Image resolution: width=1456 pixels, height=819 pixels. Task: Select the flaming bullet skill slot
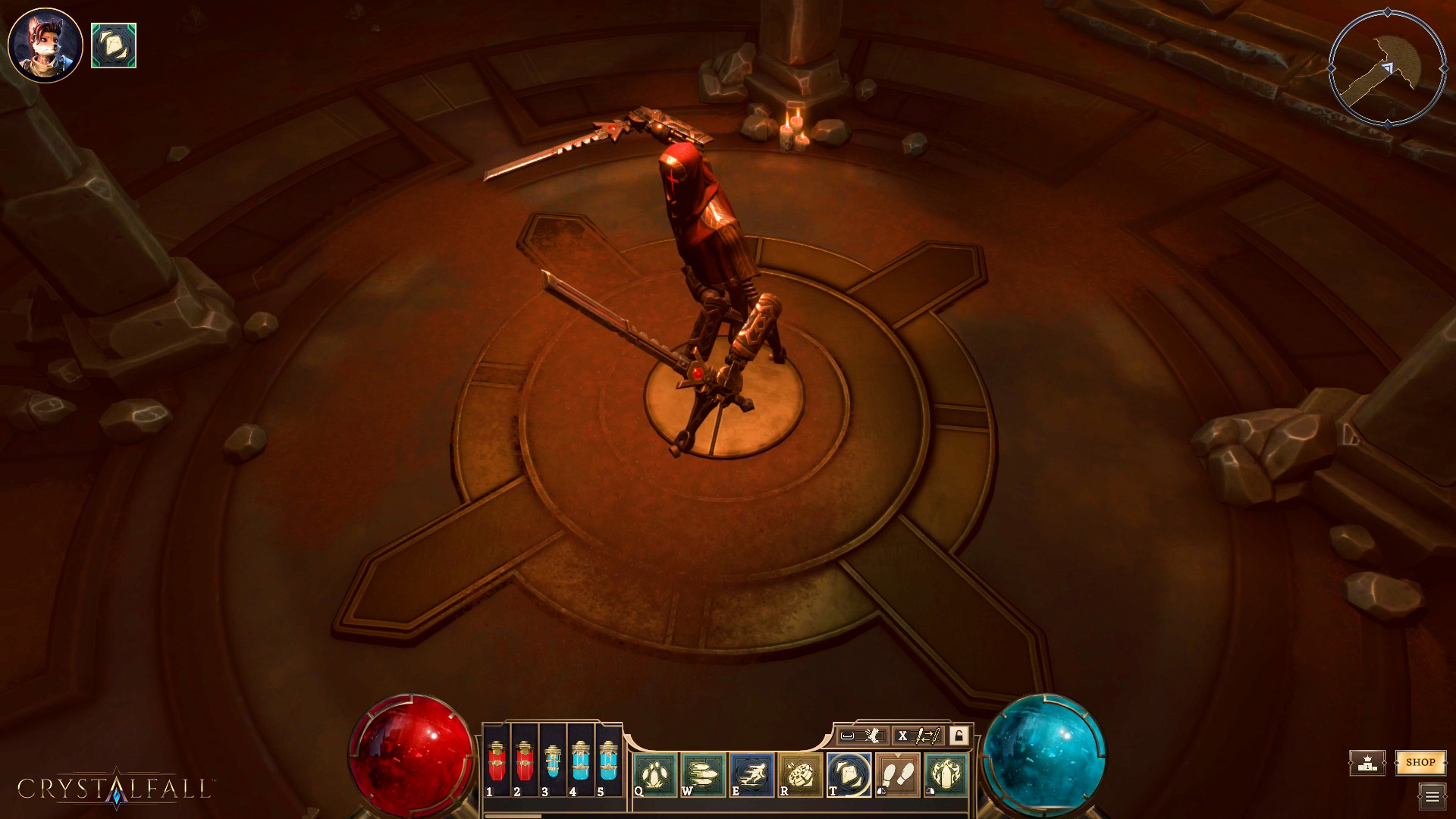click(x=946, y=775)
